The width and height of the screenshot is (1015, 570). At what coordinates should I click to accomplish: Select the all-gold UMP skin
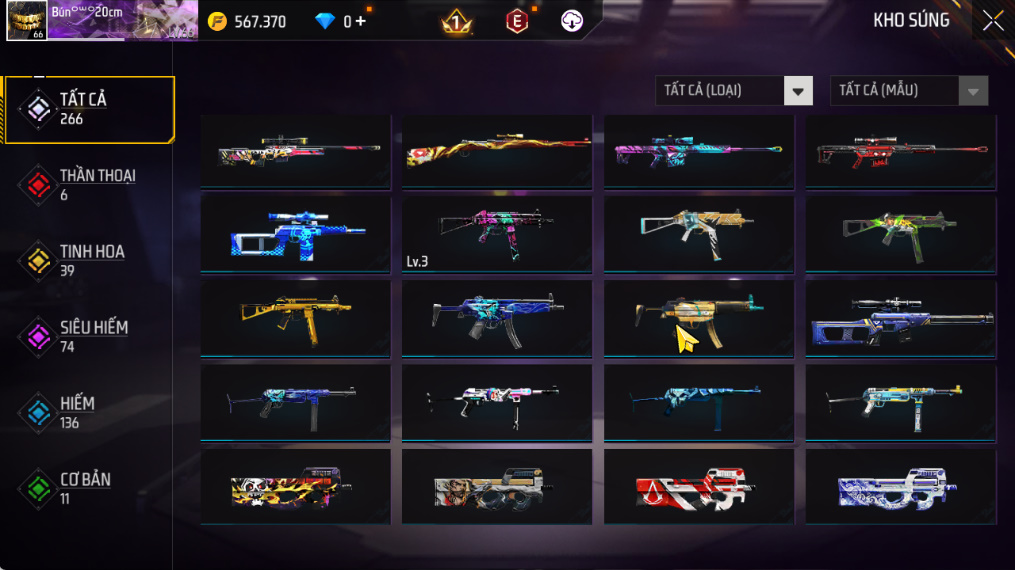[295, 318]
